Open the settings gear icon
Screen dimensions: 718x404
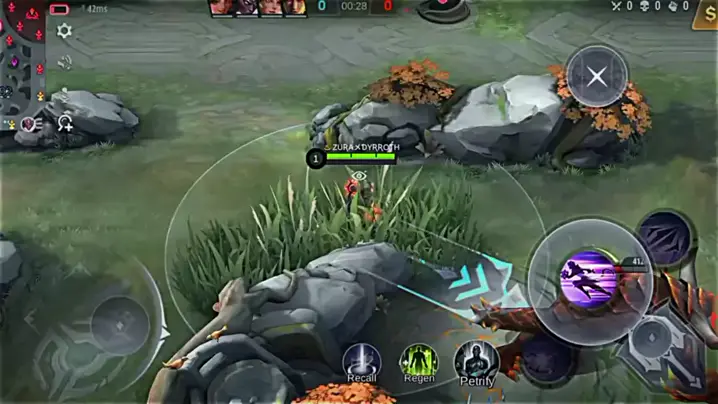[x=64, y=31]
